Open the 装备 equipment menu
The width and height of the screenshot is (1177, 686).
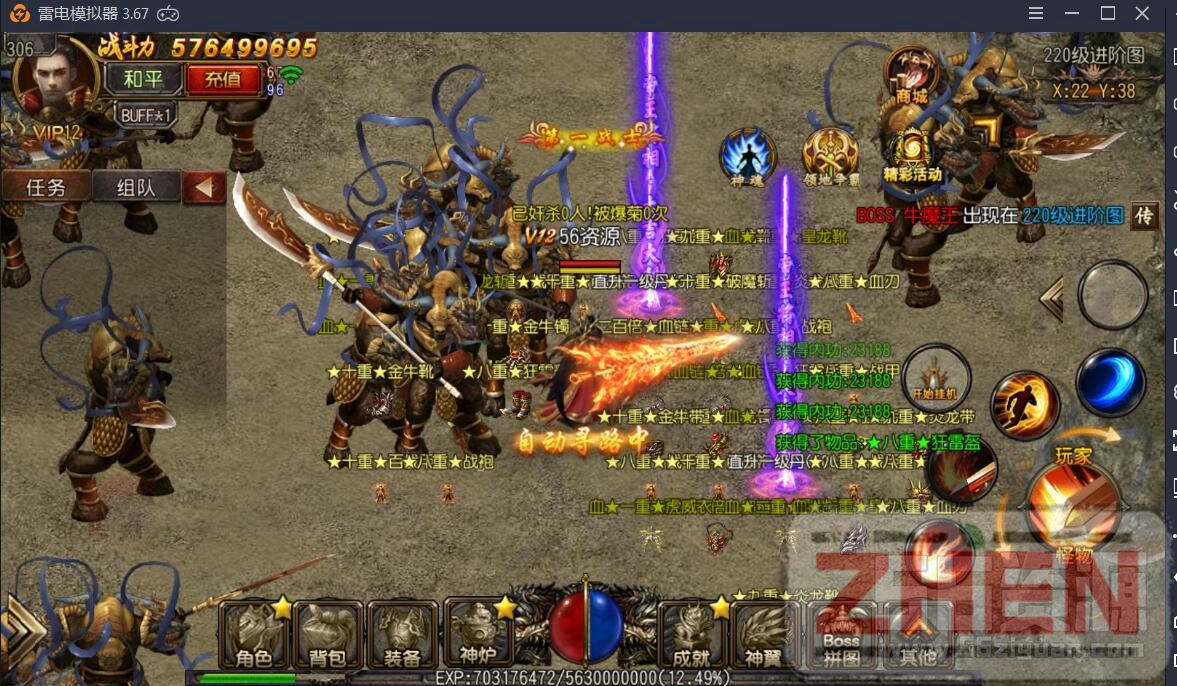point(402,635)
